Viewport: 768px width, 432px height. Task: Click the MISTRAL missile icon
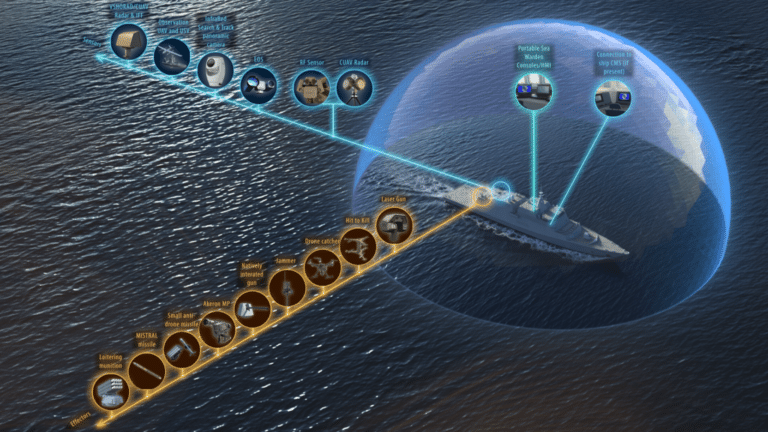pos(146,370)
